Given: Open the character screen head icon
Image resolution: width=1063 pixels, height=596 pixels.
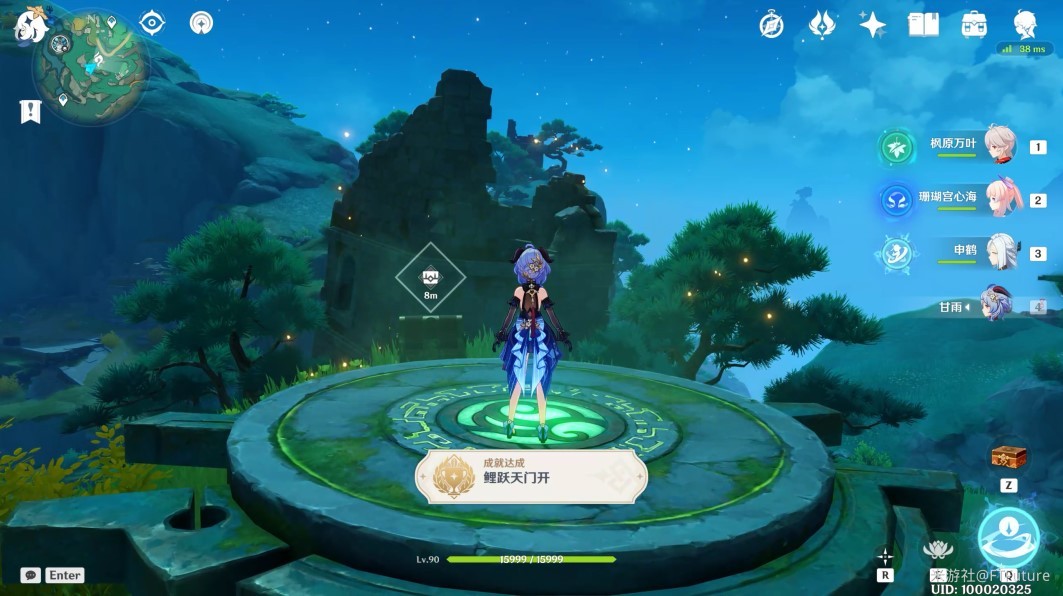Looking at the screenshot, I should (1024, 24).
